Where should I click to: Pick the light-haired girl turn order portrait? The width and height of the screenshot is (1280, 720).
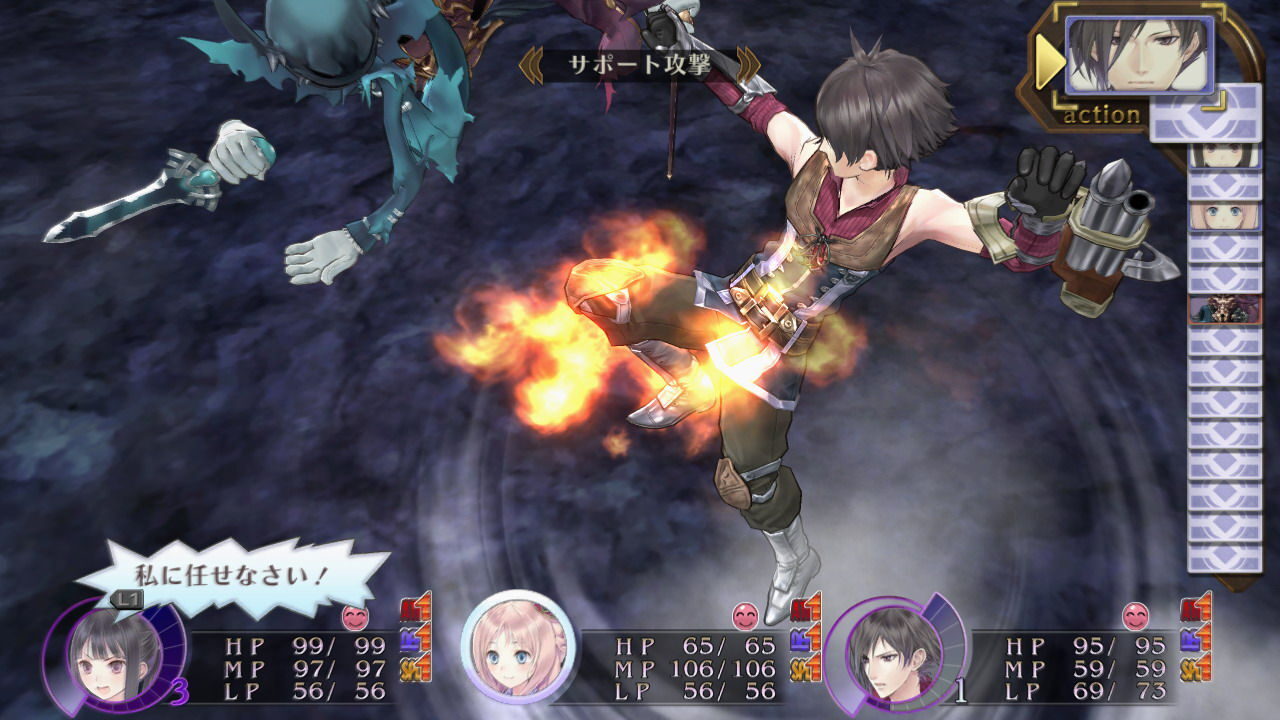[x=1224, y=217]
